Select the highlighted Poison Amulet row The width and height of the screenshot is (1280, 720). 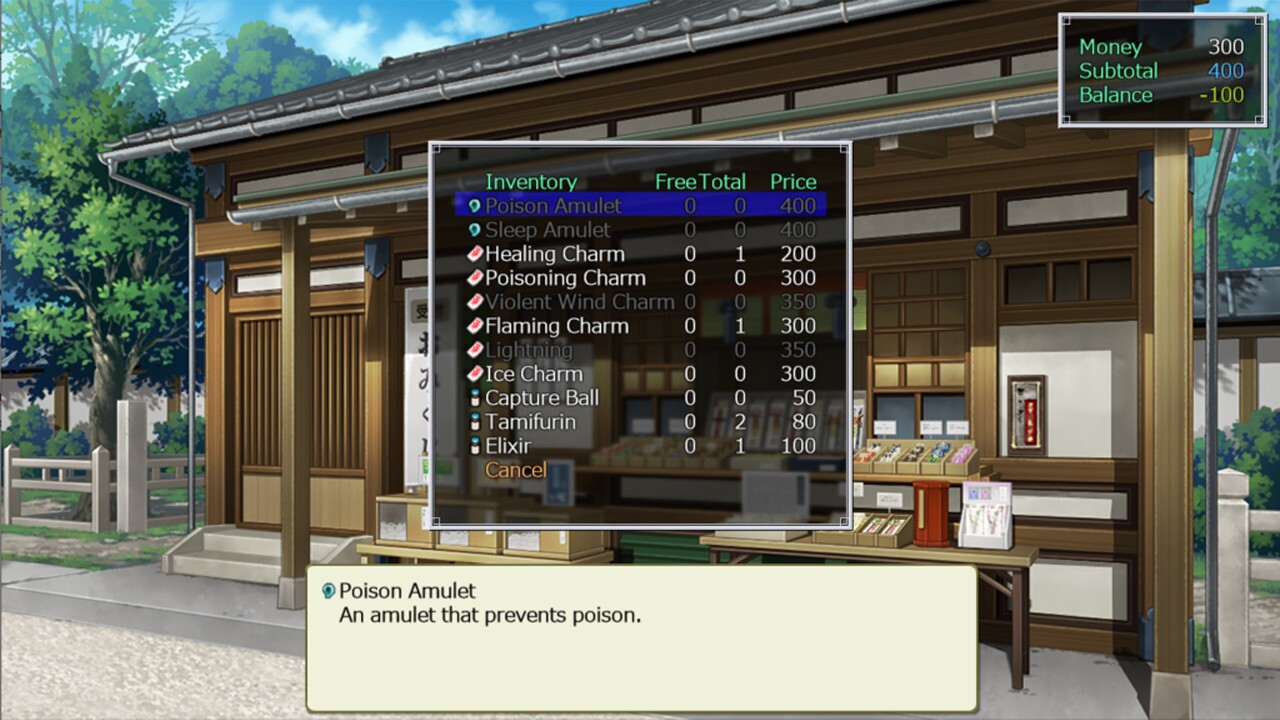coord(554,206)
